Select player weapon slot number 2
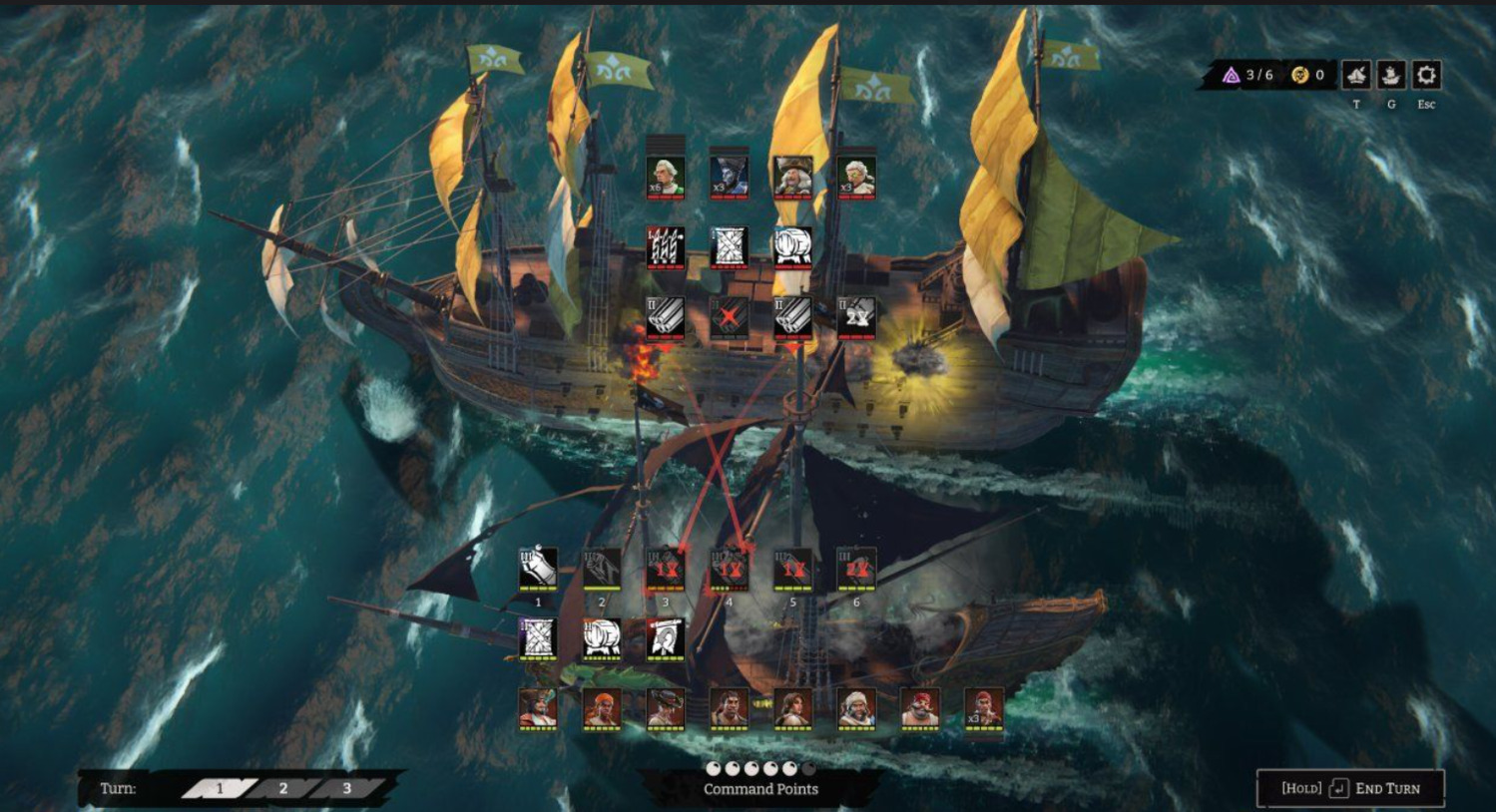This screenshot has height=812, width=1496. [602, 569]
